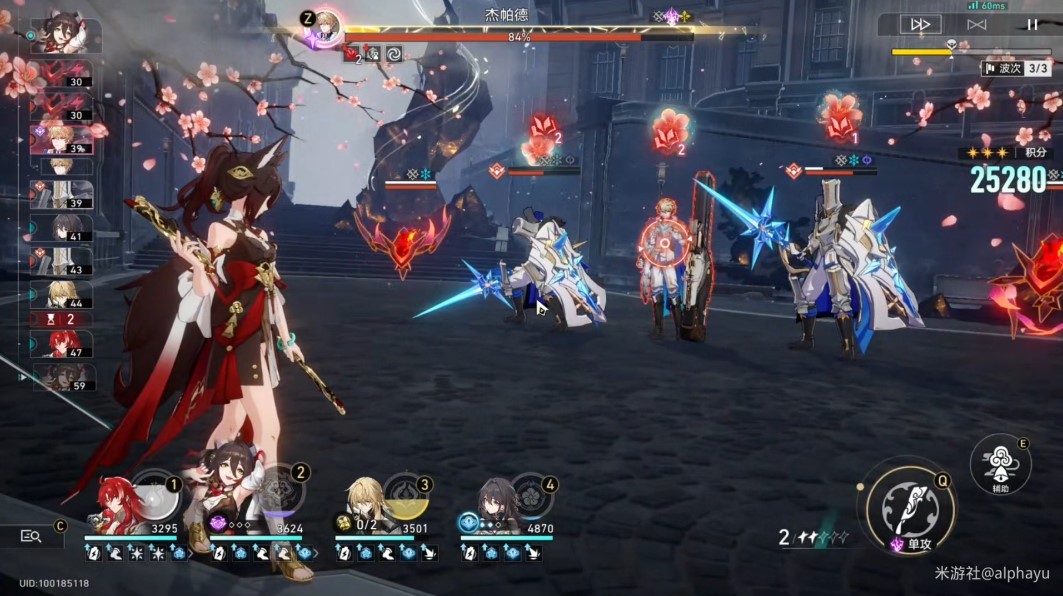Select the top portrait in the turn order
The image size is (1063, 596).
66,36
